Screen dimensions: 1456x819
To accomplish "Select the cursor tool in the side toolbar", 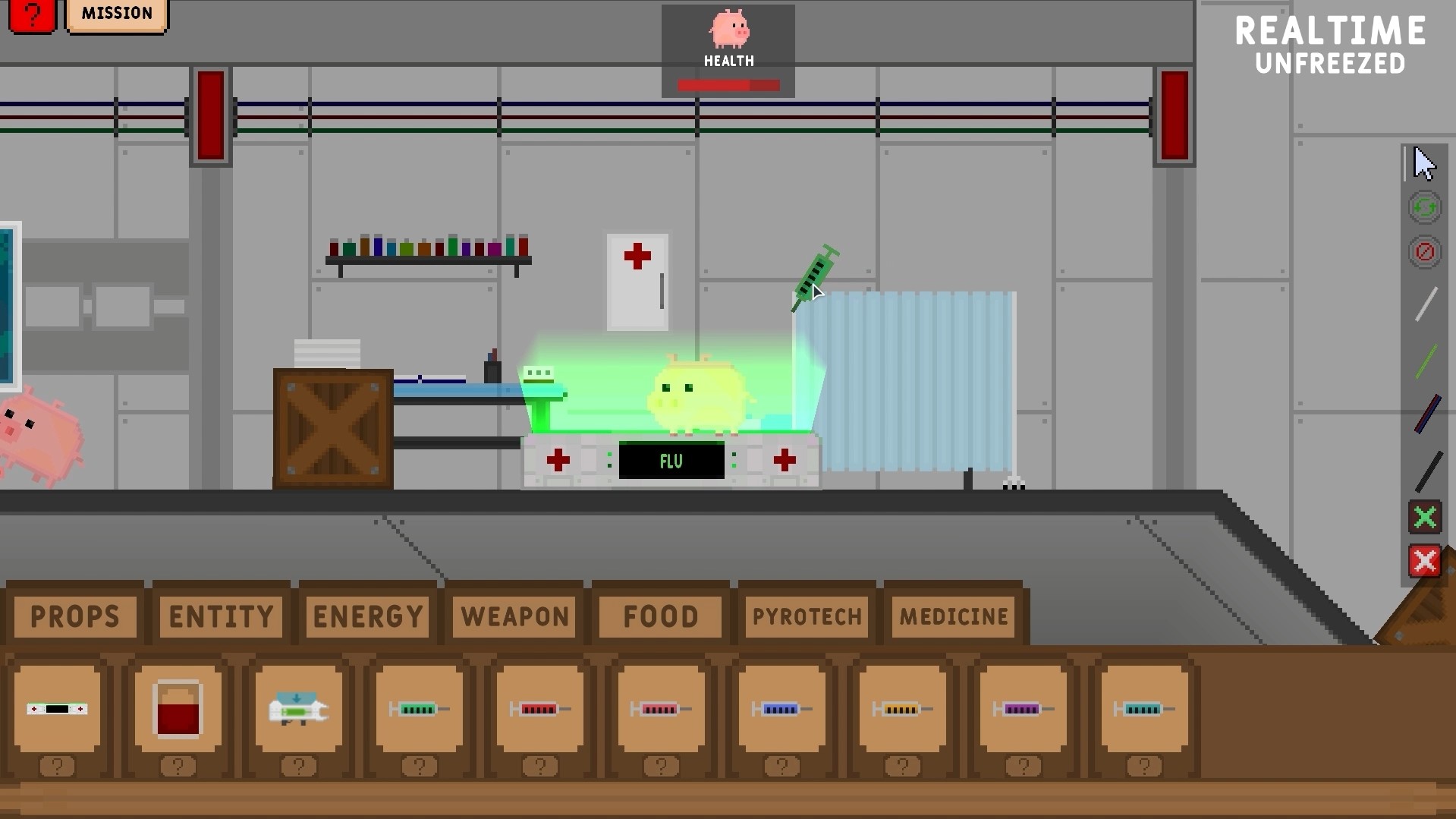I will [x=1424, y=163].
